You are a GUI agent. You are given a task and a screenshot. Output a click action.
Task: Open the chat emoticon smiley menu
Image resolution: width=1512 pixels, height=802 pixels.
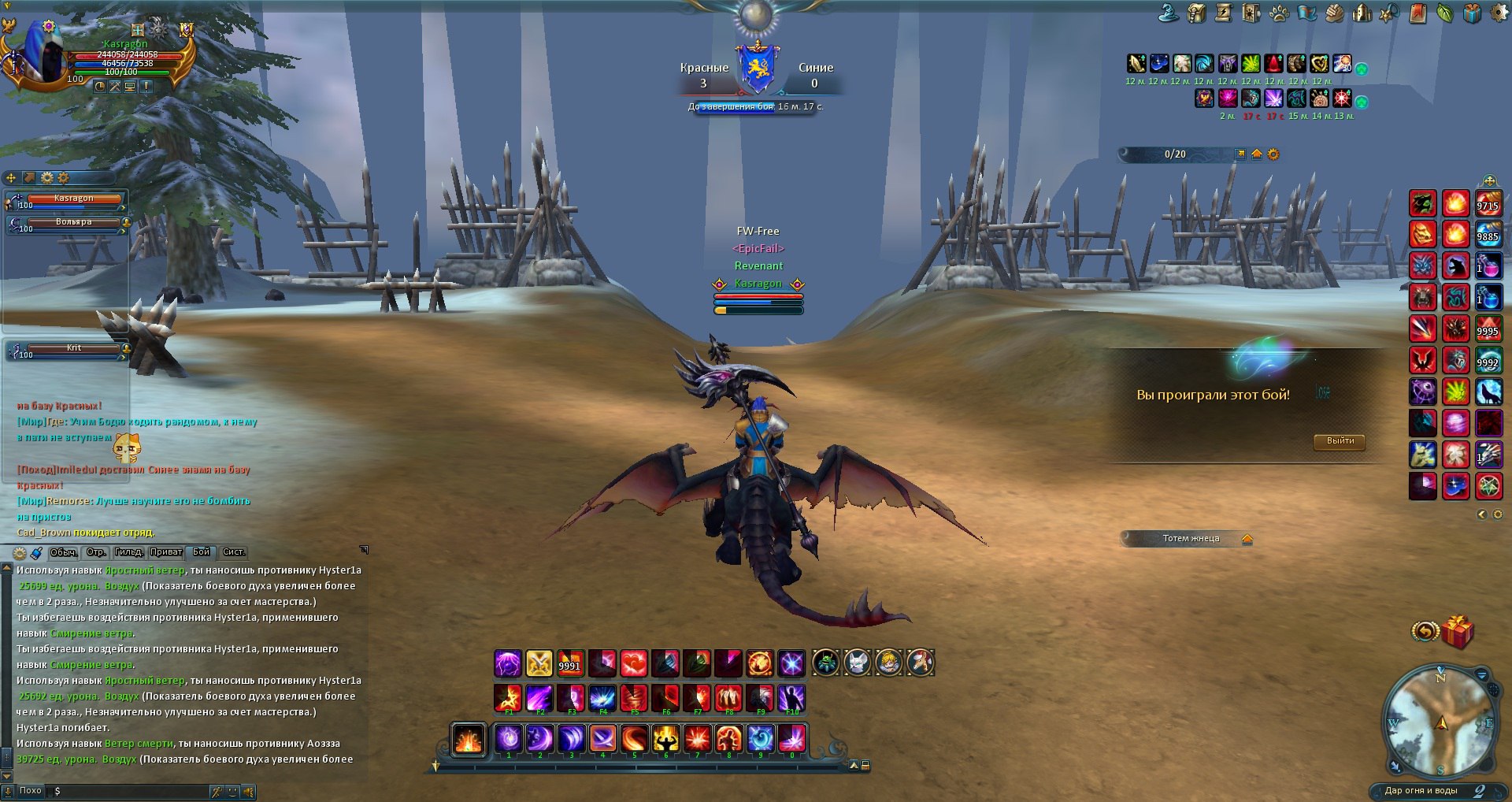point(232,792)
